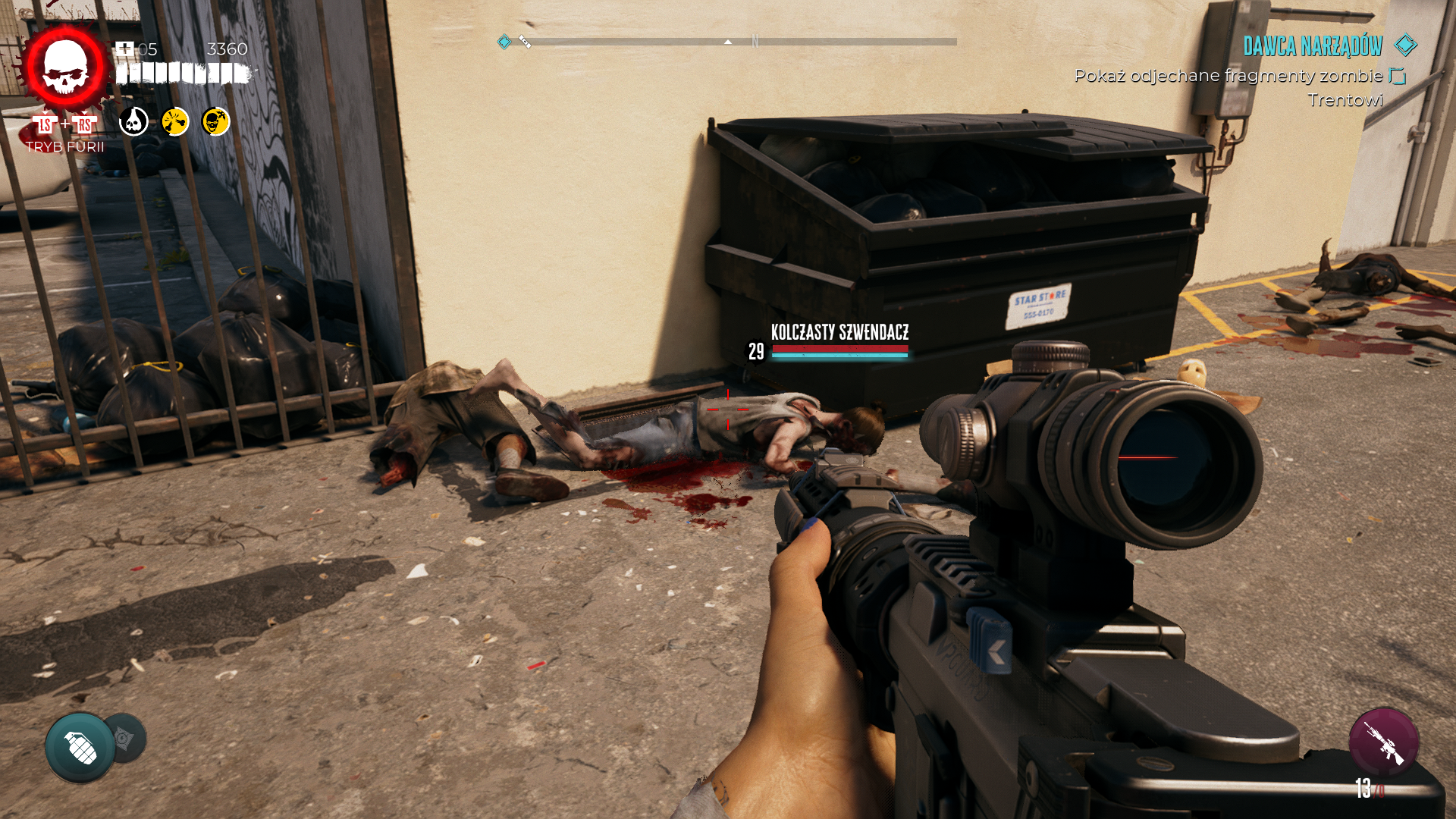
Task: Click the white skull droplet status icon
Action: point(134,121)
